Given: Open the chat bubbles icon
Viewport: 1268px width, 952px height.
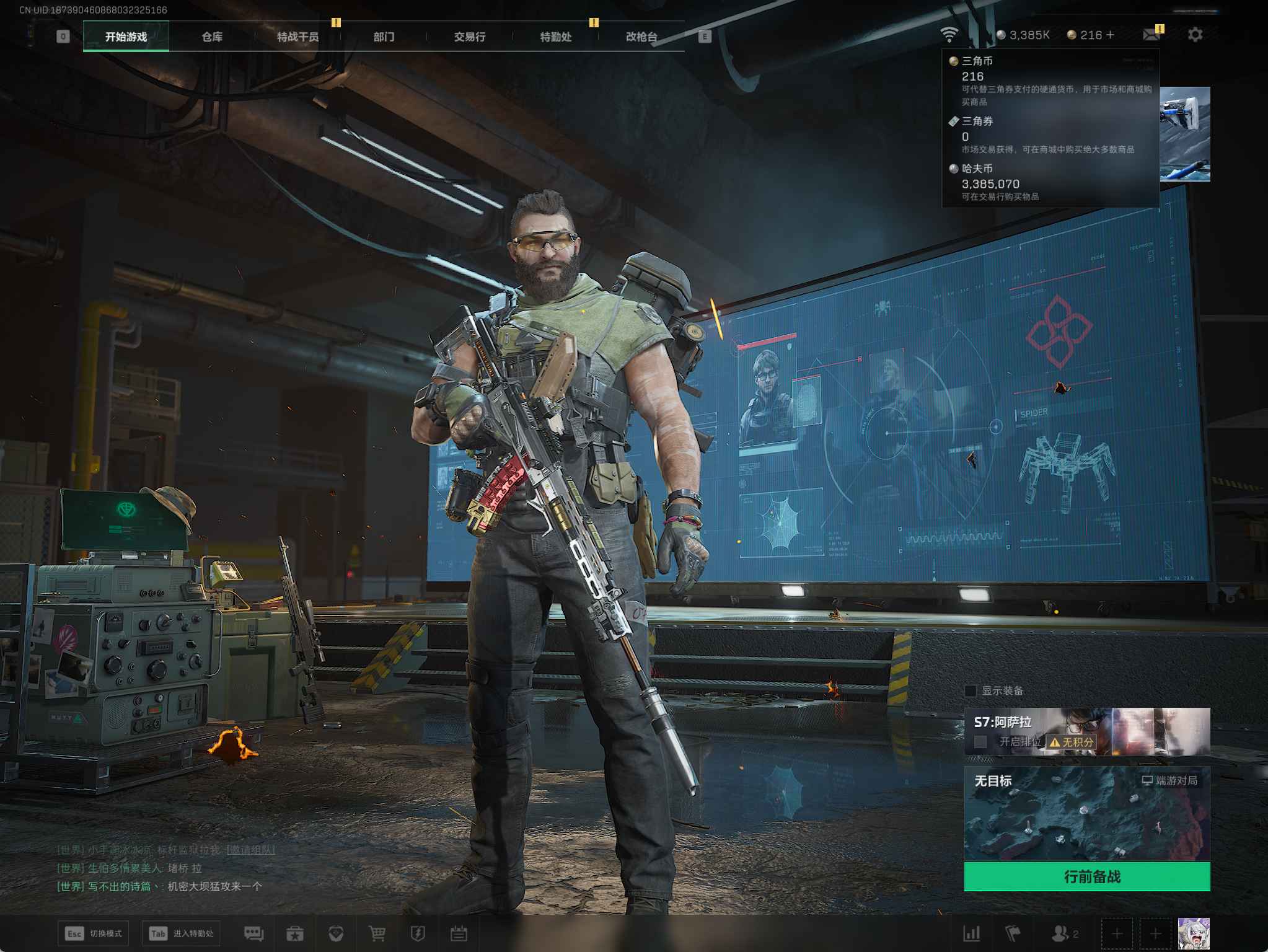Looking at the screenshot, I should [253, 933].
